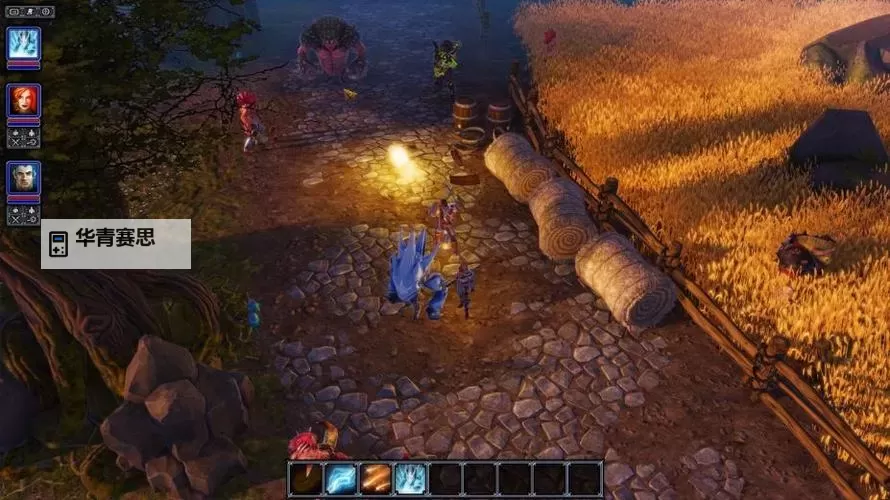Use the blue wind swirl skill
This screenshot has height=500, width=890.
pyautogui.click(x=341, y=479)
